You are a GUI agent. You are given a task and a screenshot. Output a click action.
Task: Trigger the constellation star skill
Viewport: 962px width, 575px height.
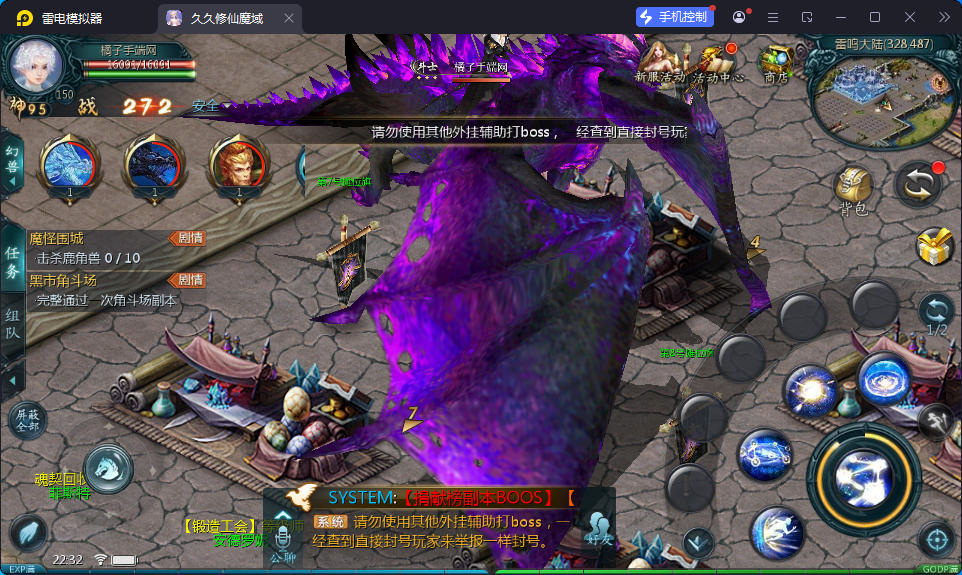click(x=764, y=455)
